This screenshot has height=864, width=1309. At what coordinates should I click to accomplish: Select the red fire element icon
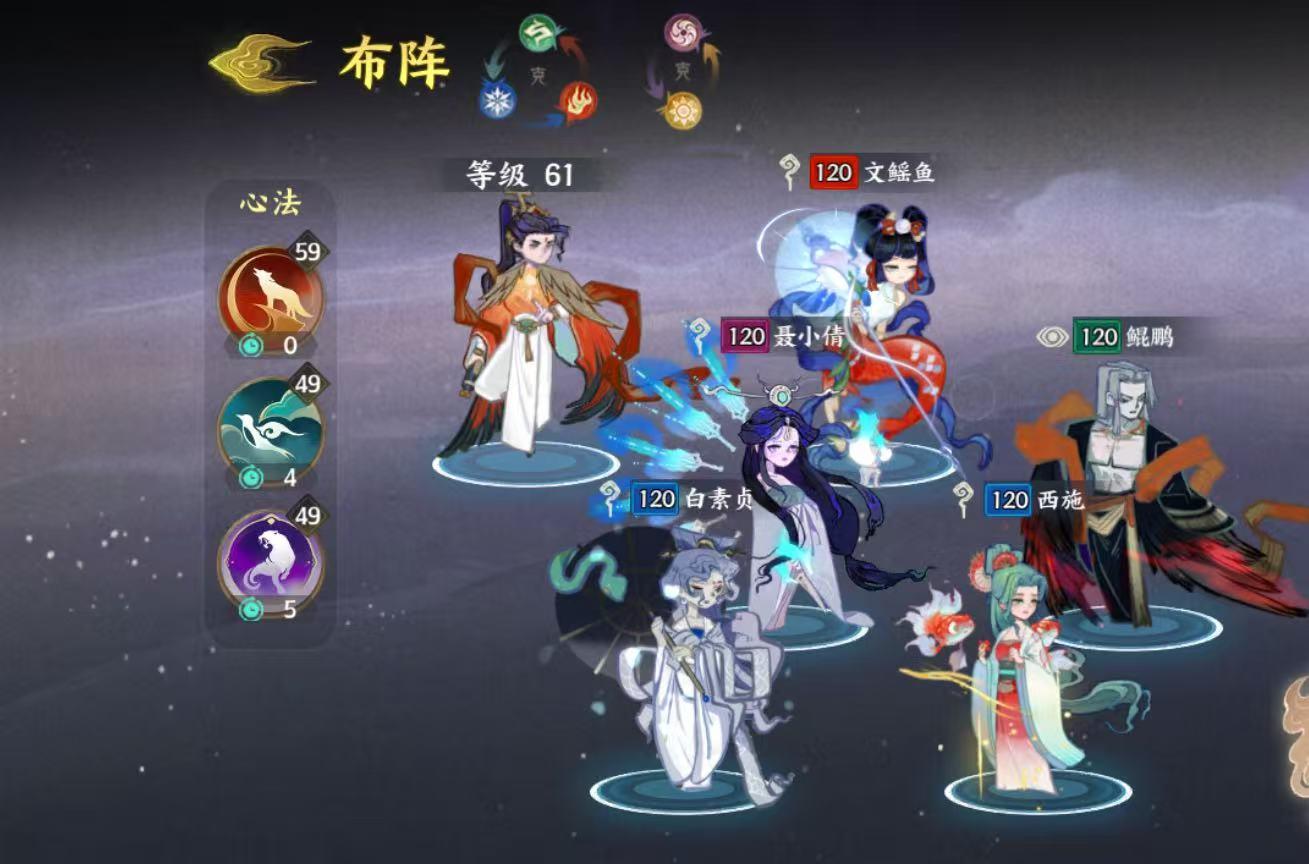click(x=579, y=101)
